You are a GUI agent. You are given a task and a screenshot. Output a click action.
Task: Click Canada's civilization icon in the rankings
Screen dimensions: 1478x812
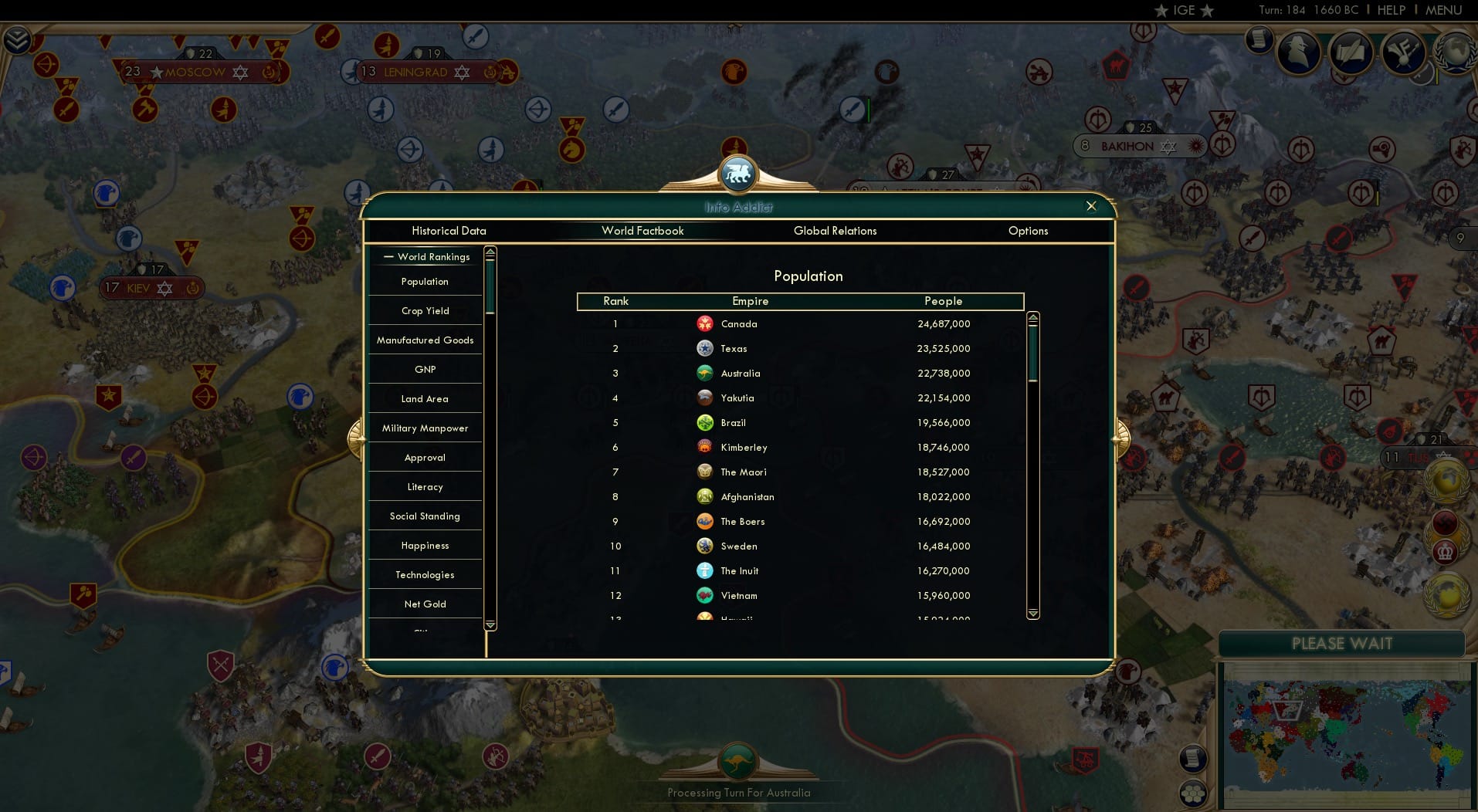click(x=705, y=324)
